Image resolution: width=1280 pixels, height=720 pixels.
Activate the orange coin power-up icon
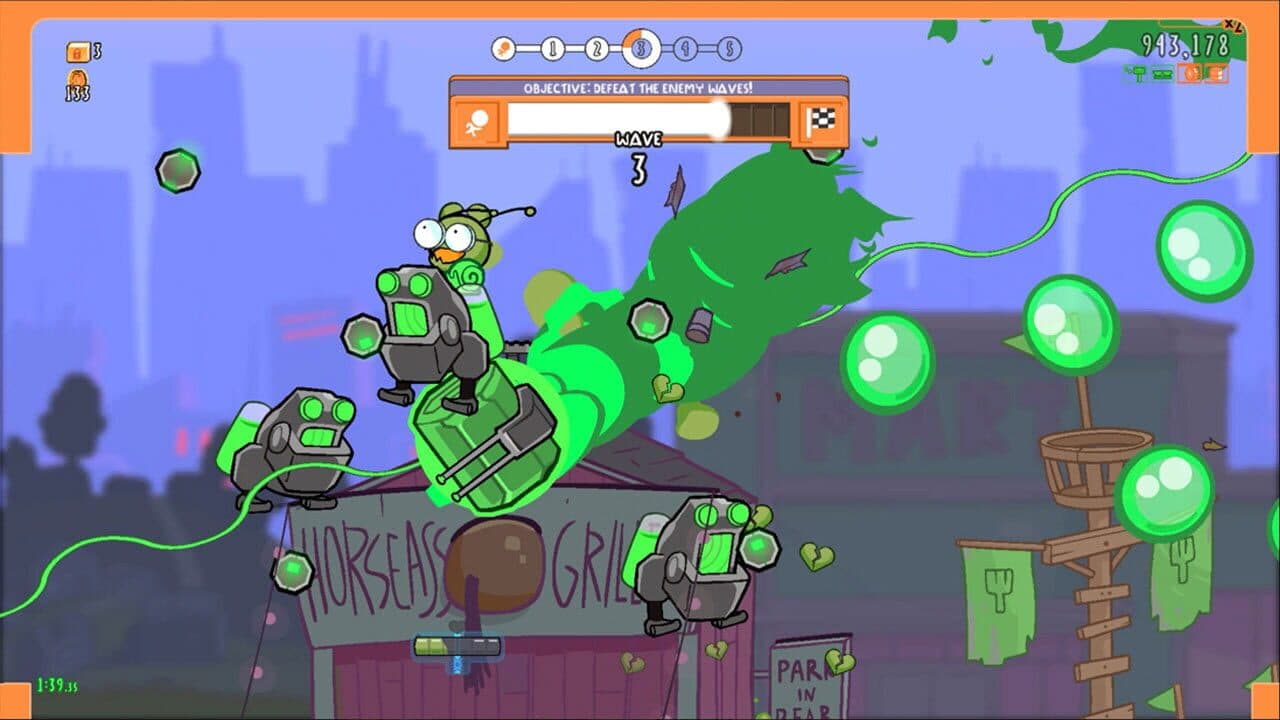click(x=1189, y=73)
